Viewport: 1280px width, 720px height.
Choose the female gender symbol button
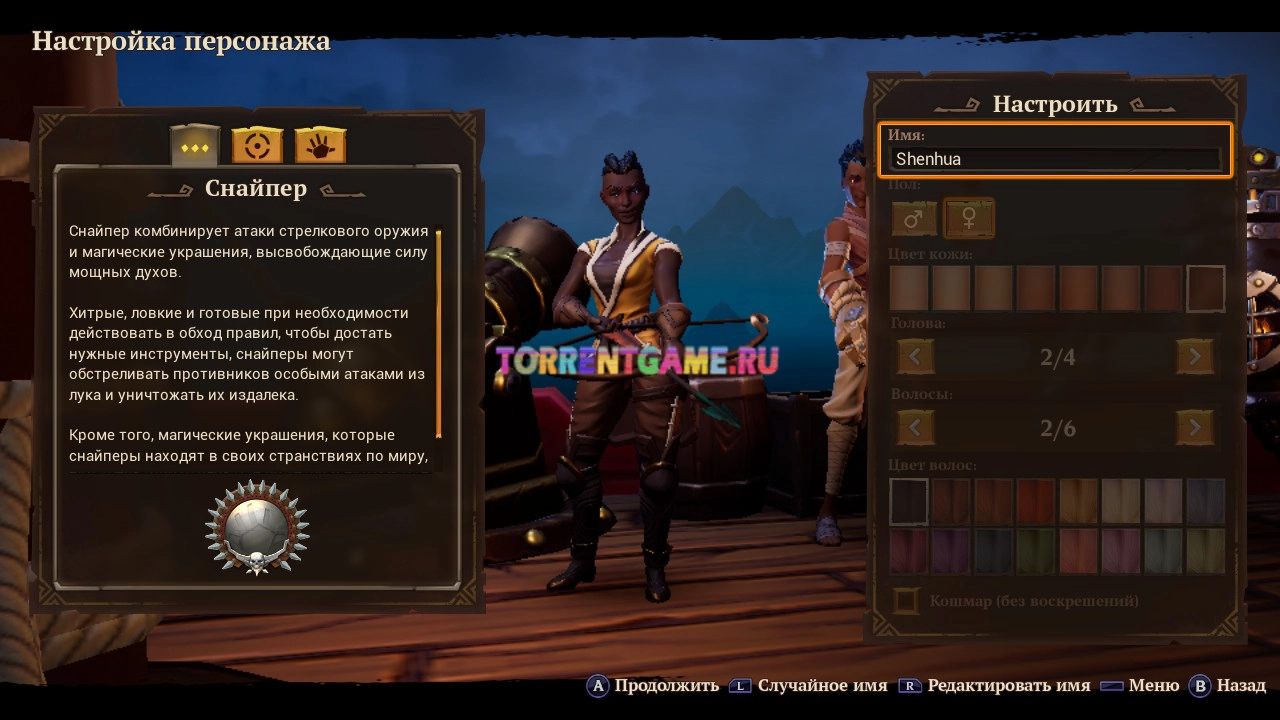pyautogui.click(x=968, y=219)
